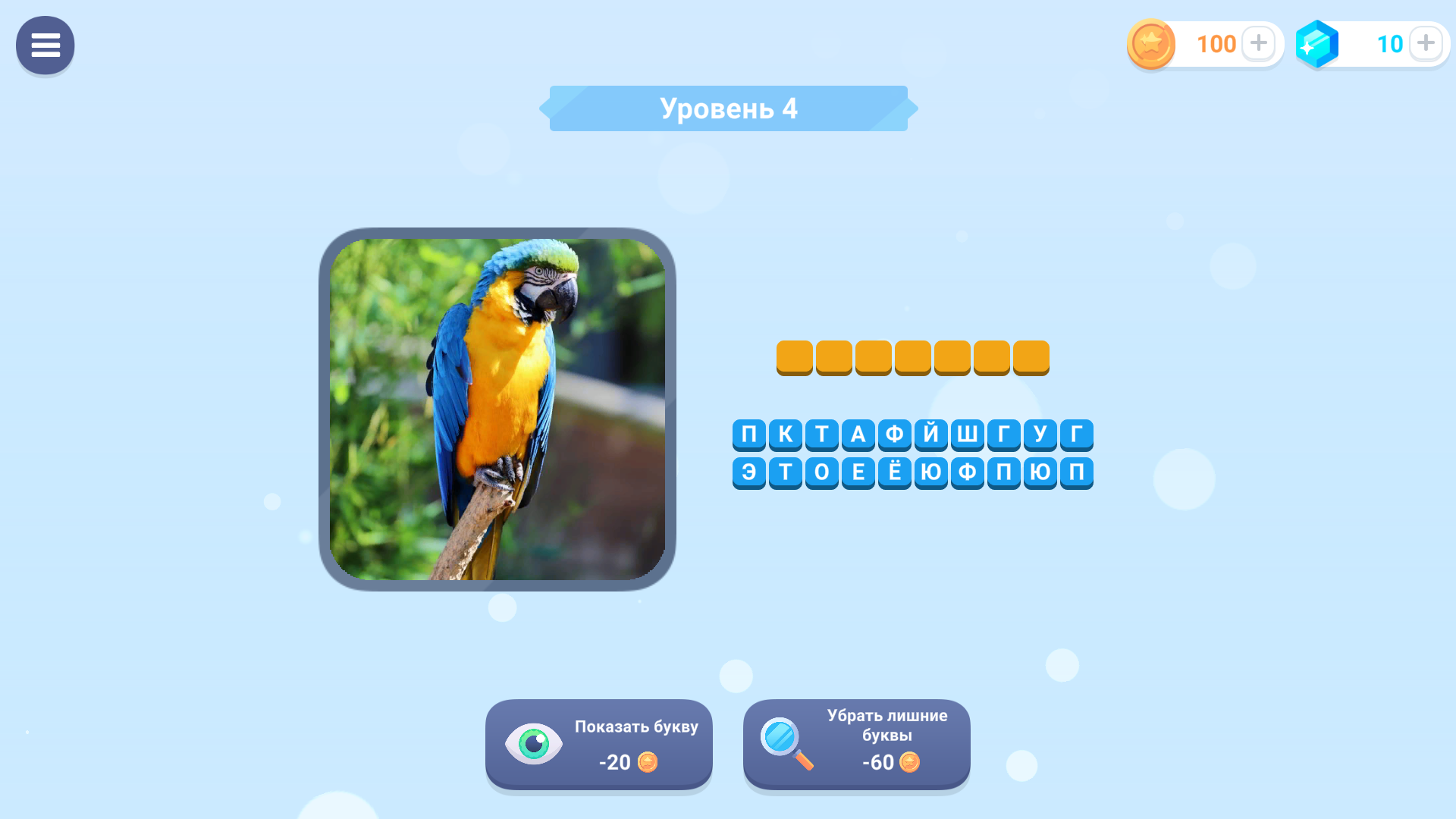Use the Показать букву hint
The height and width of the screenshot is (819, 1456).
(598, 744)
